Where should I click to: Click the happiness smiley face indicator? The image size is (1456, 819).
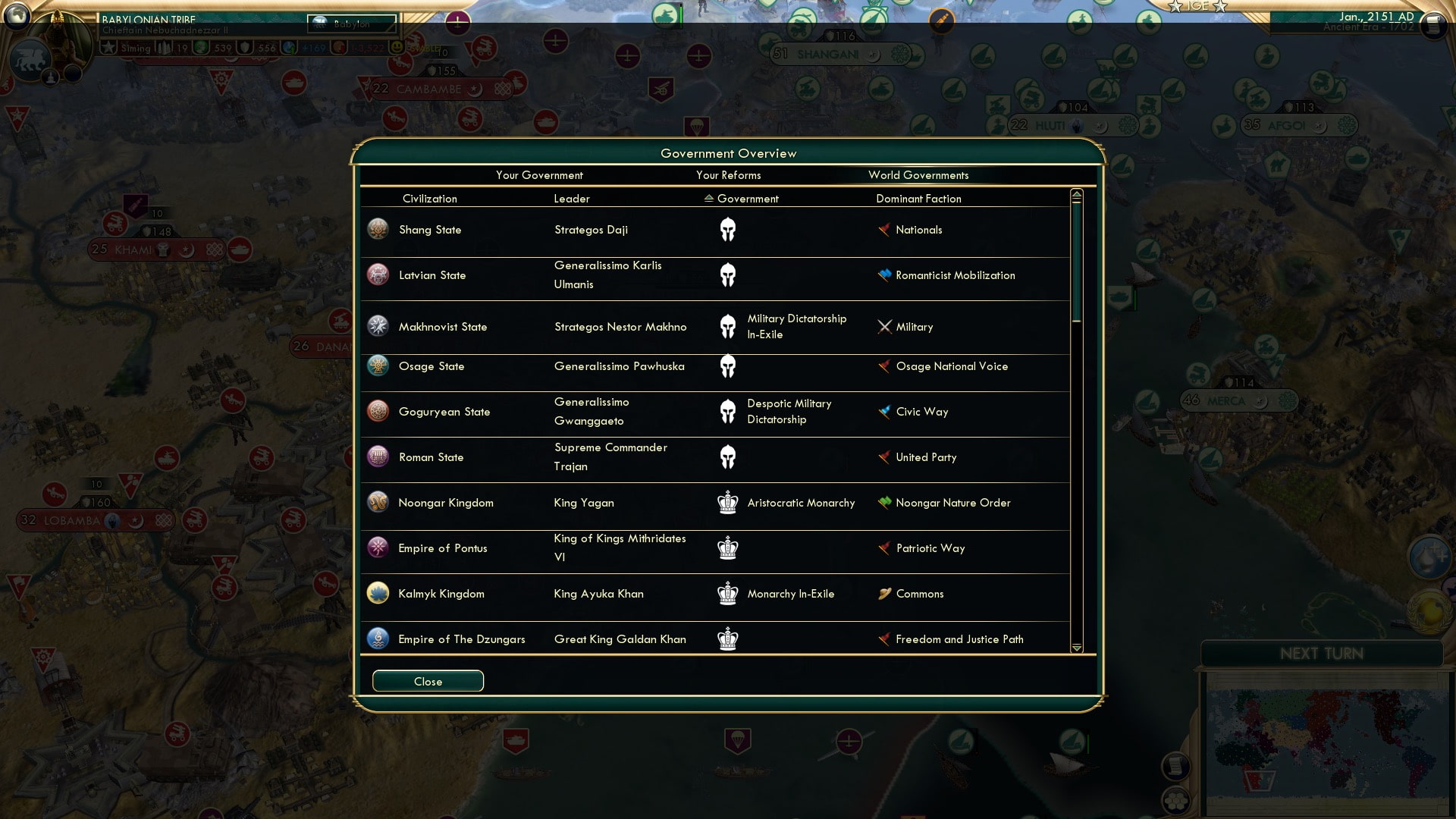click(x=397, y=47)
